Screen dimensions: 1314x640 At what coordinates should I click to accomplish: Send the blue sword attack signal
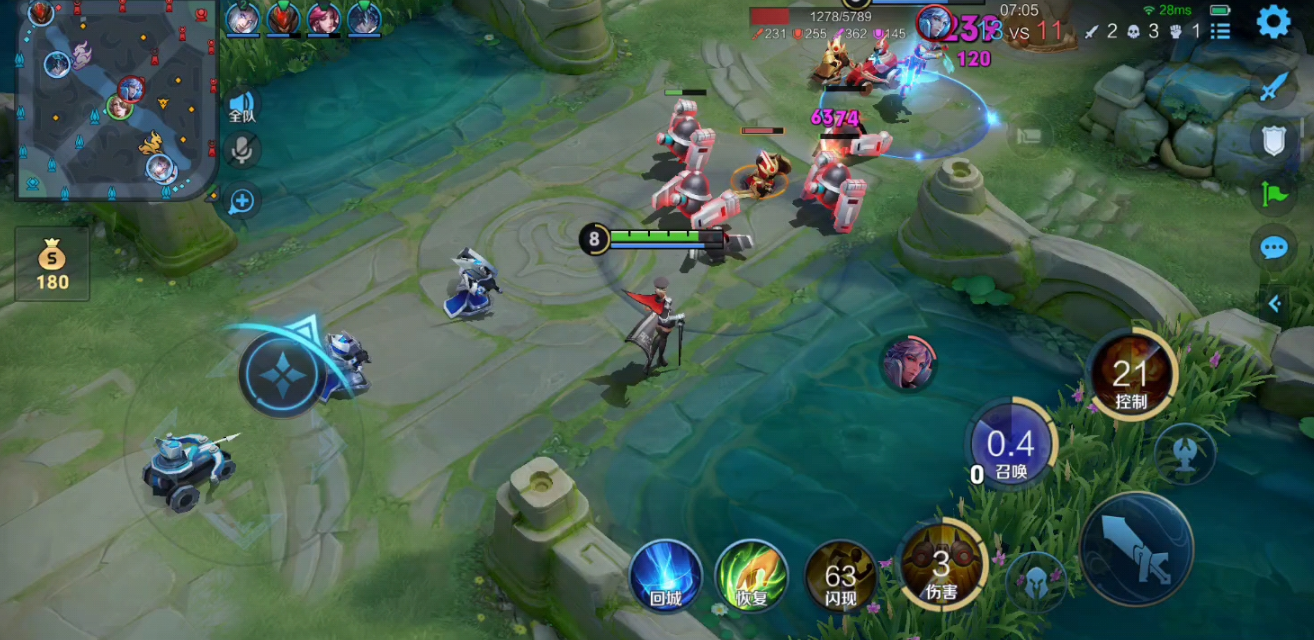coord(1272,87)
